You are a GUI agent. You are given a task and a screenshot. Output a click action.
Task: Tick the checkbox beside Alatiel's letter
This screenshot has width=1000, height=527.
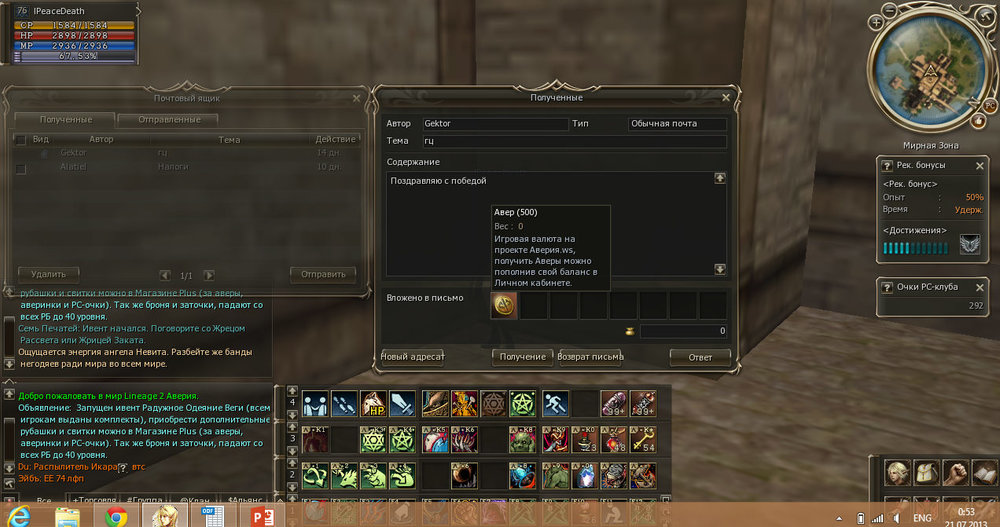pyautogui.click(x=21, y=169)
